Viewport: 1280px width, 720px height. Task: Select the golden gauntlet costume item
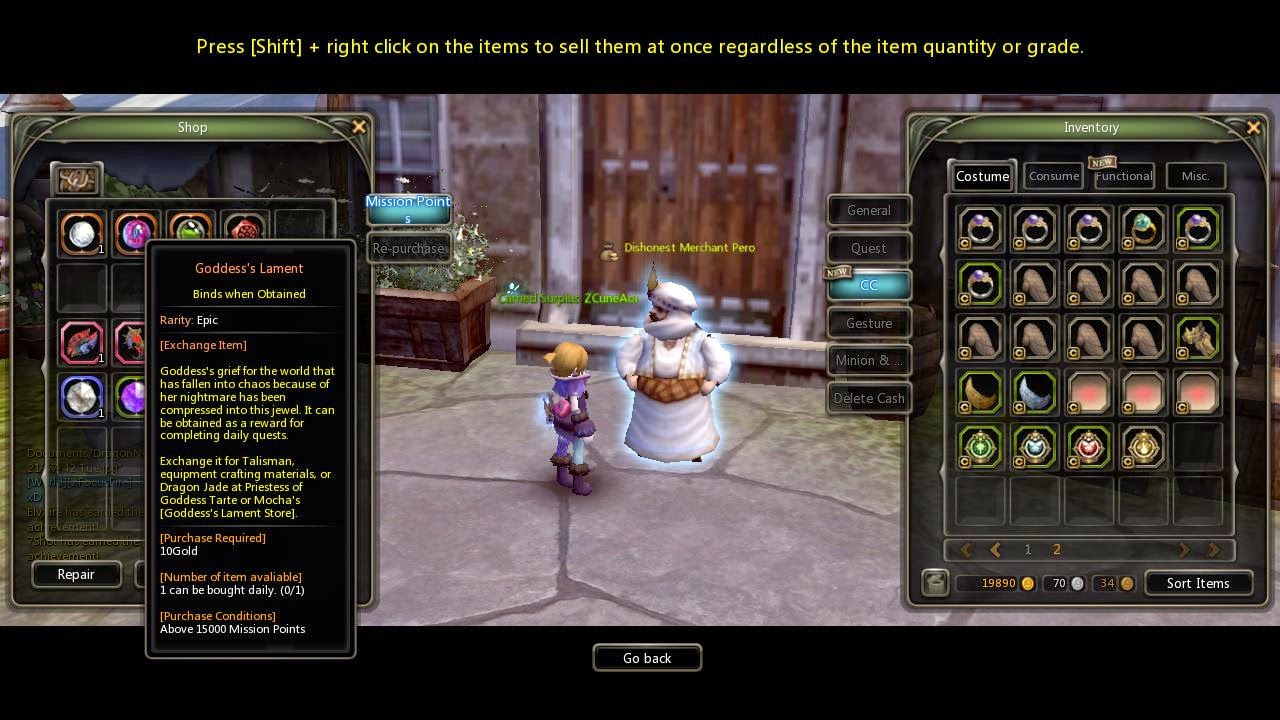coord(1197,338)
